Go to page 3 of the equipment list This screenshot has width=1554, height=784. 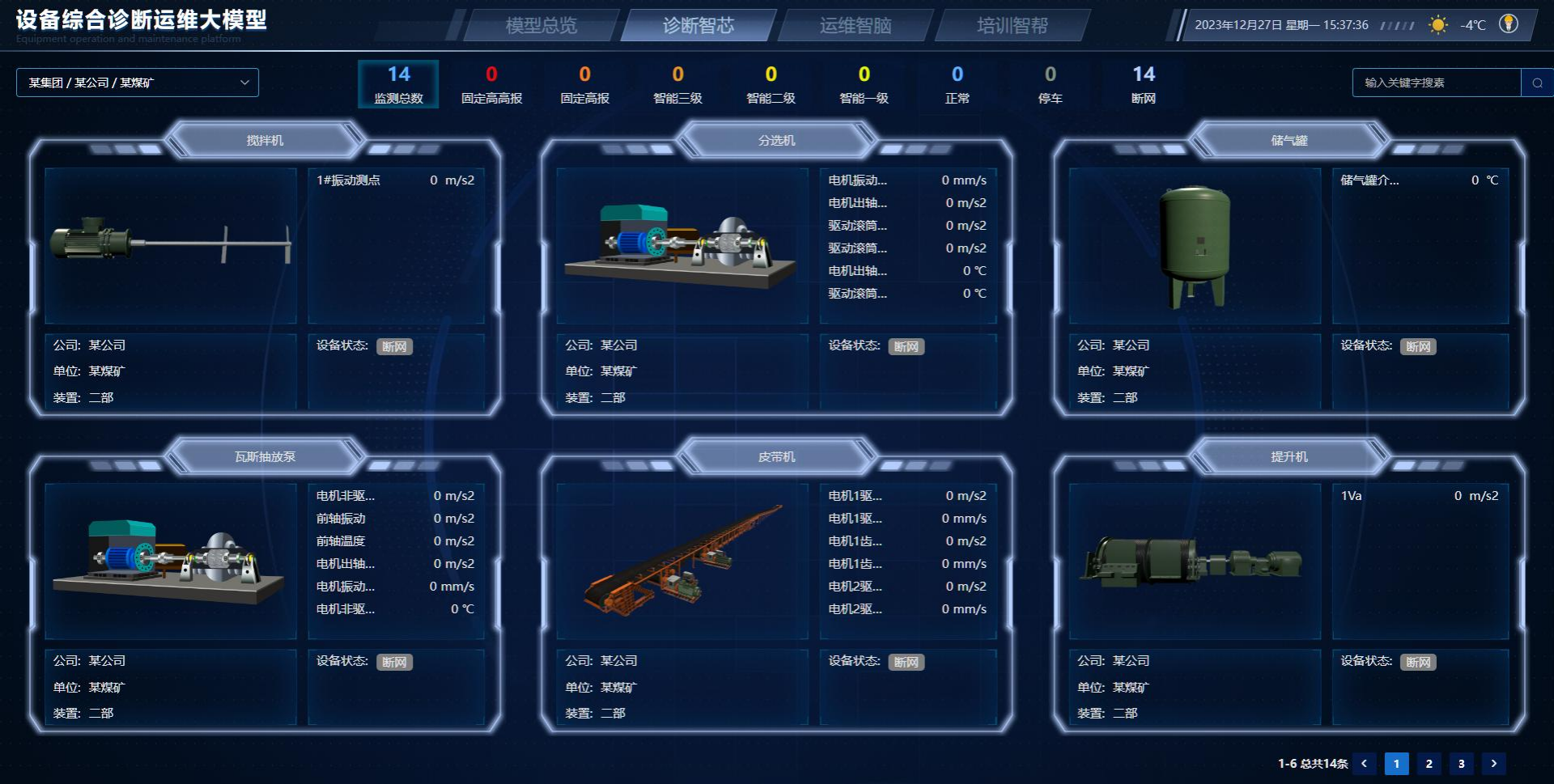pyautogui.click(x=1462, y=763)
